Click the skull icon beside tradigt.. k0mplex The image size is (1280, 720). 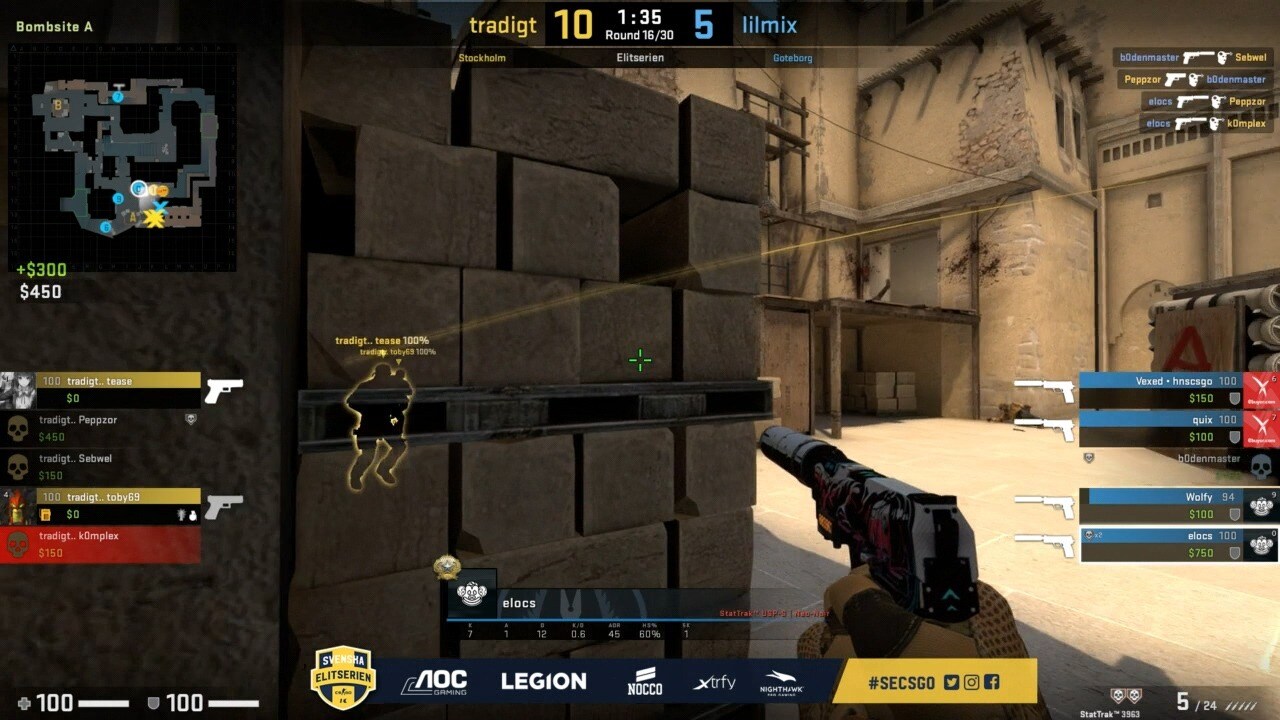18,545
